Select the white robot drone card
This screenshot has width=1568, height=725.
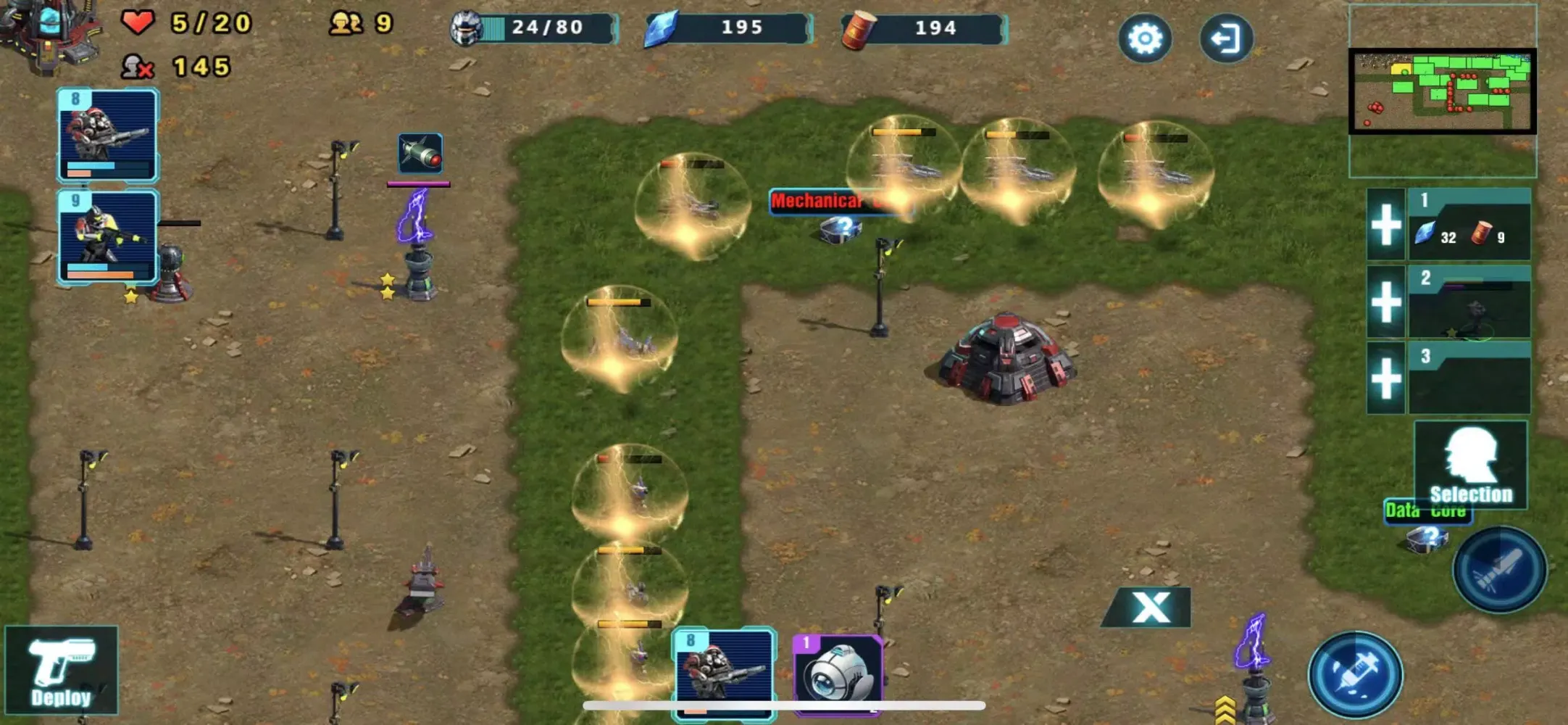(x=838, y=674)
